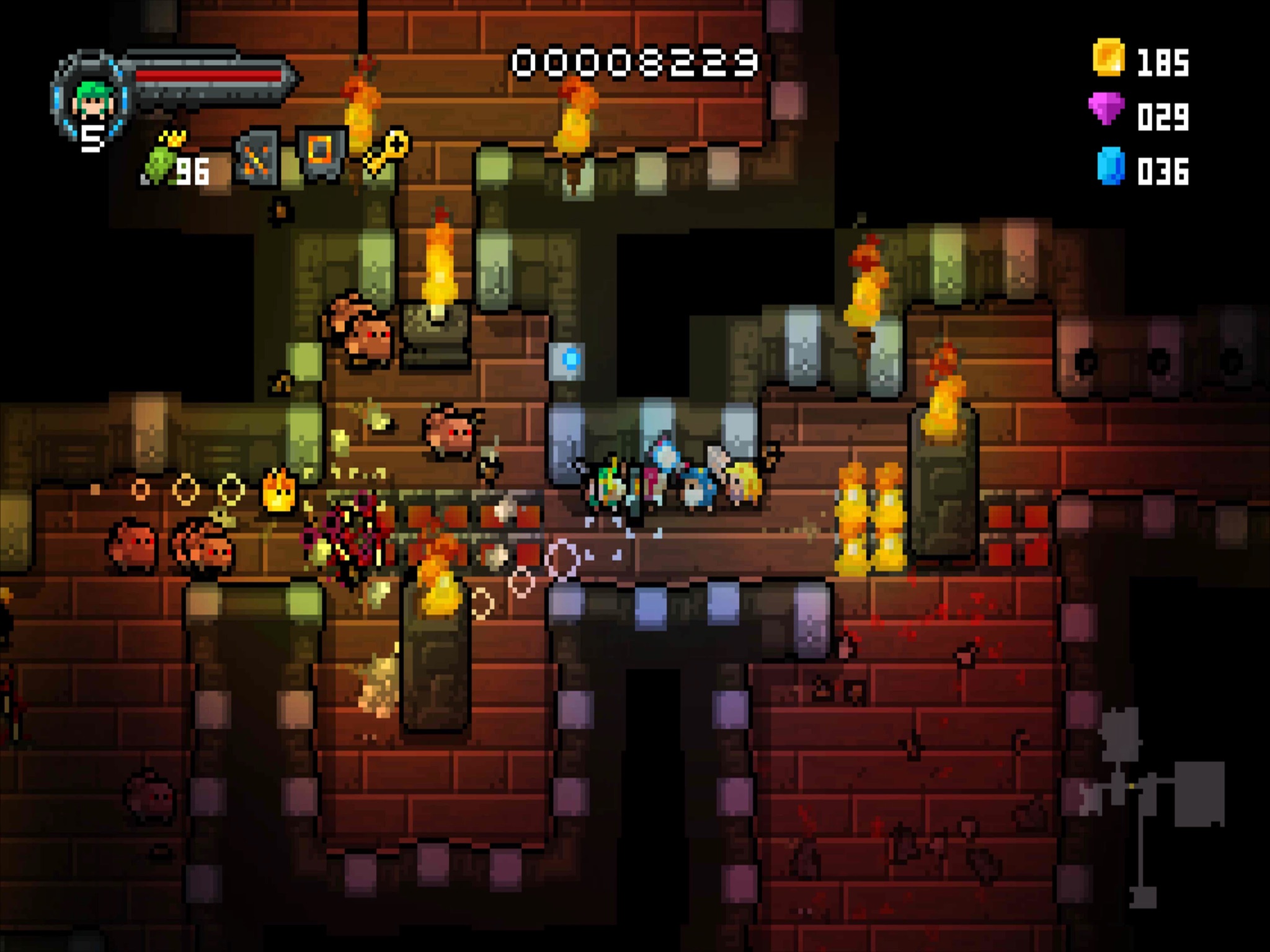1270x952 pixels.
Task: Click the gold coin currency icon
Action: tap(1108, 58)
